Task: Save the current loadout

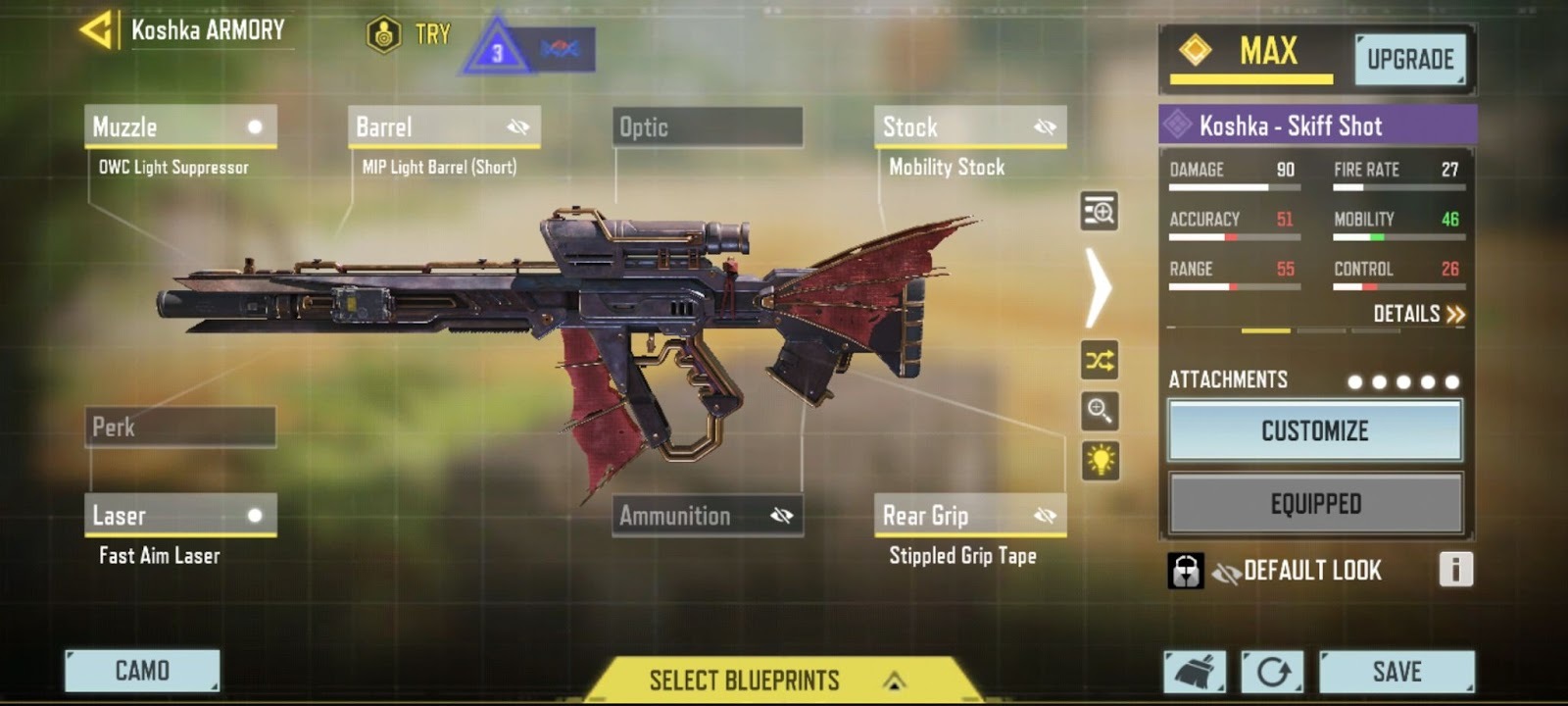Action: [x=1396, y=672]
